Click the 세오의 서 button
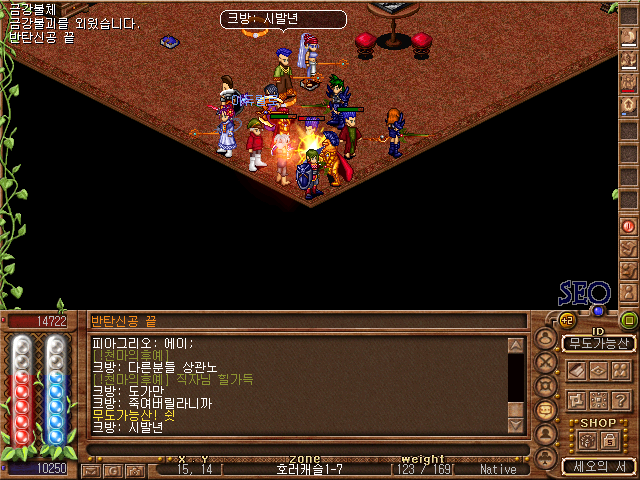640x480 pixels. coord(597,466)
